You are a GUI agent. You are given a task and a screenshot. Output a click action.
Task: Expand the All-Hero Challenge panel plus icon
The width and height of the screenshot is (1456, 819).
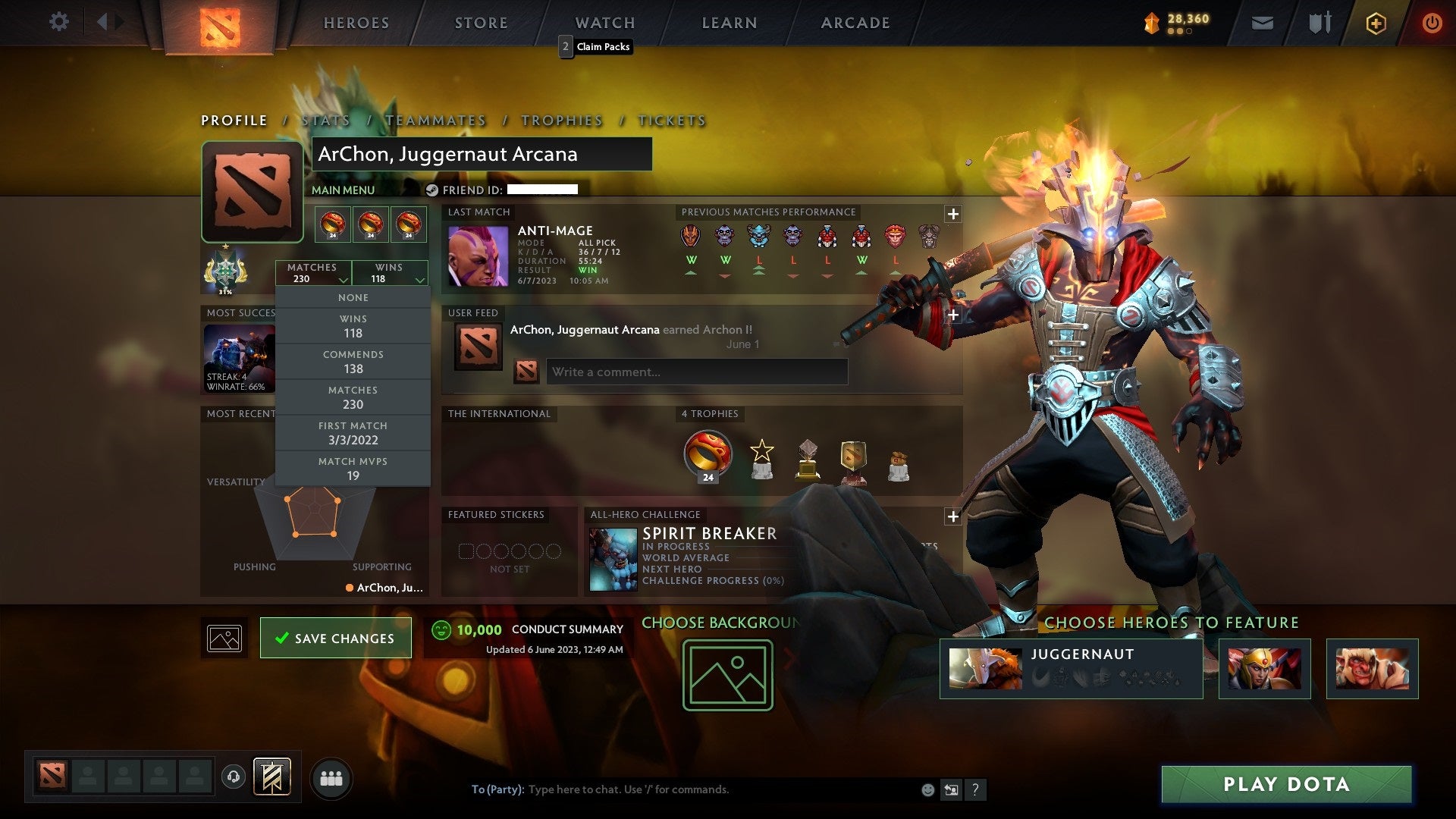point(952,516)
